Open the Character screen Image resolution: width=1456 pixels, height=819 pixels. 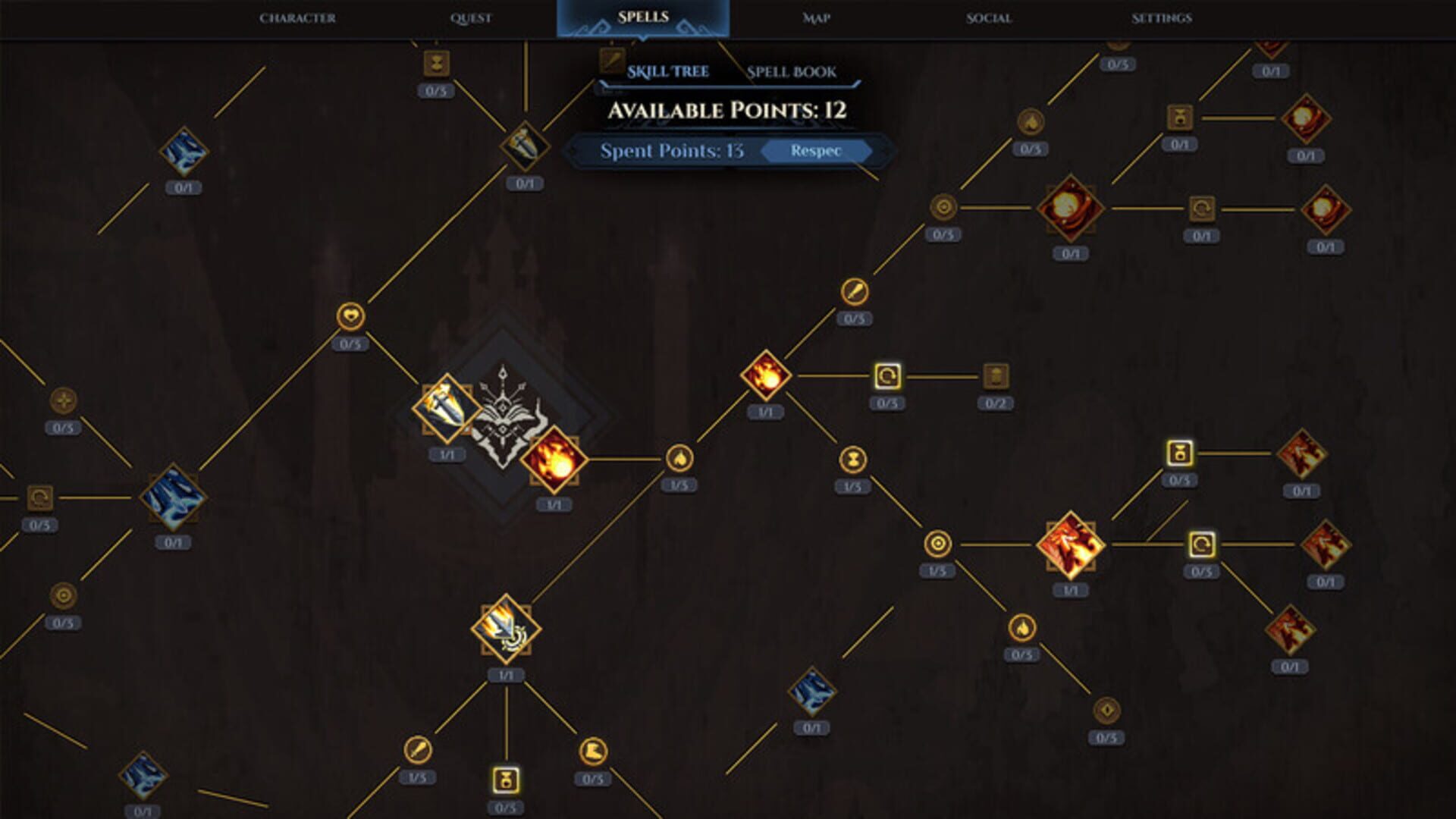[299, 17]
